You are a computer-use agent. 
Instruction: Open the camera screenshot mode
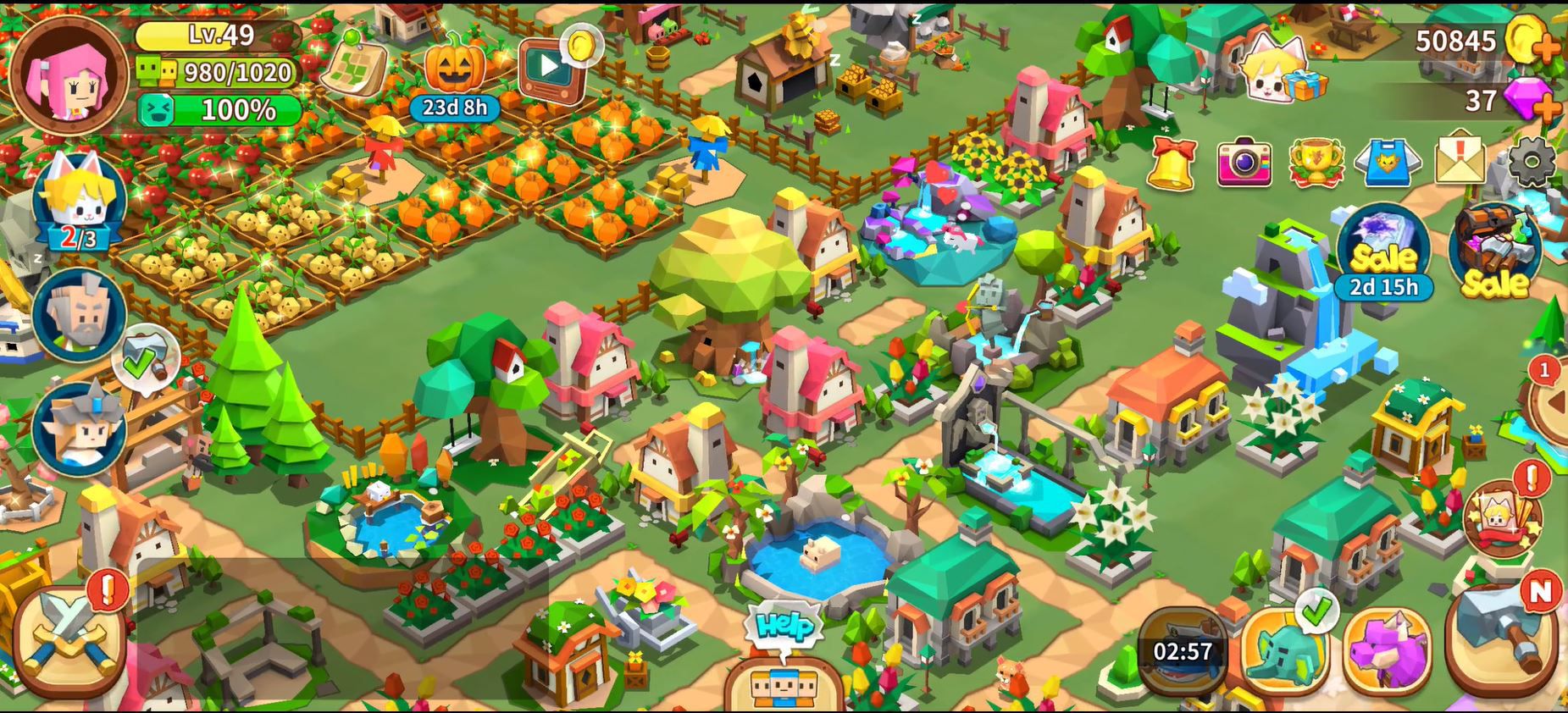point(1244,162)
